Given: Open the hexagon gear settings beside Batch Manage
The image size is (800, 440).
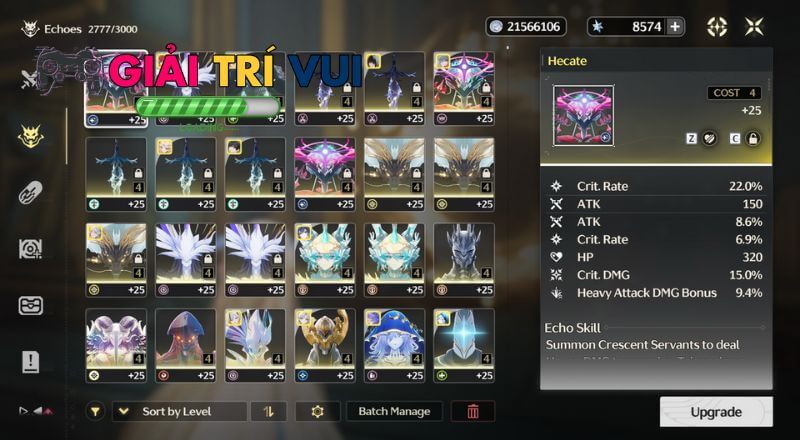Looking at the screenshot, I should pyautogui.click(x=318, y=411).
